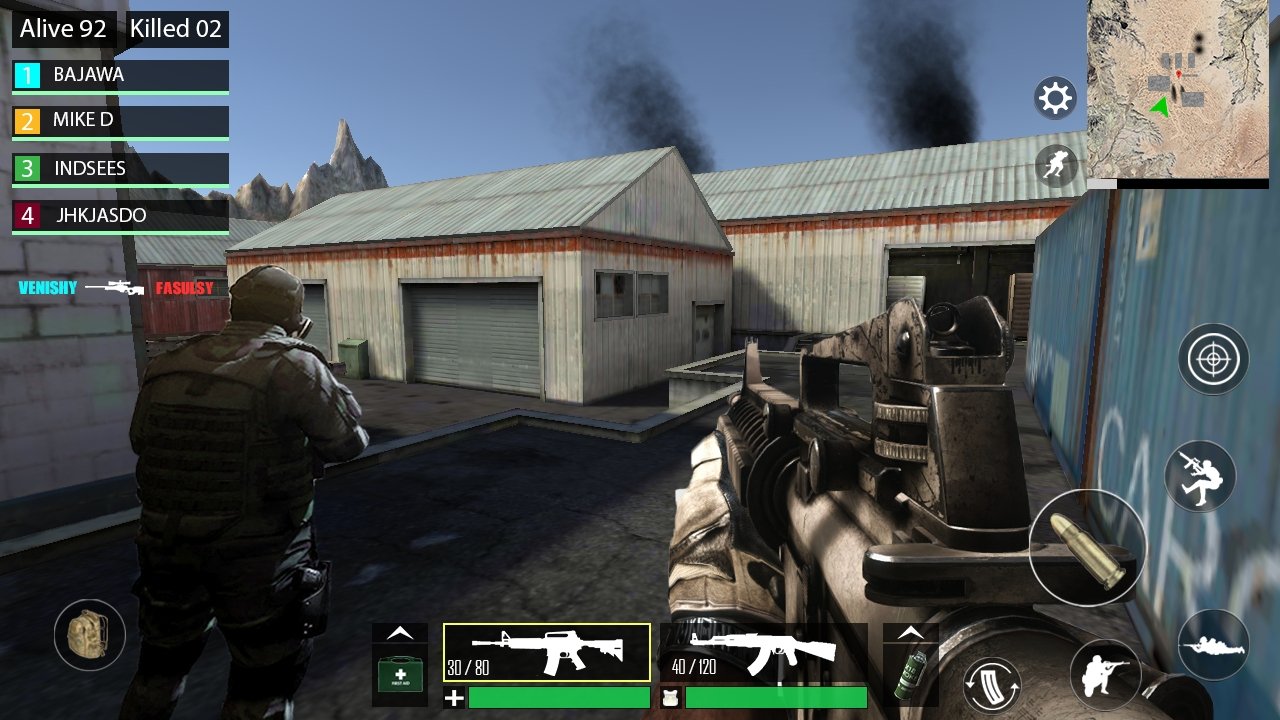
Task: Select the green grenade slot
Action: (x=910, y=674)
